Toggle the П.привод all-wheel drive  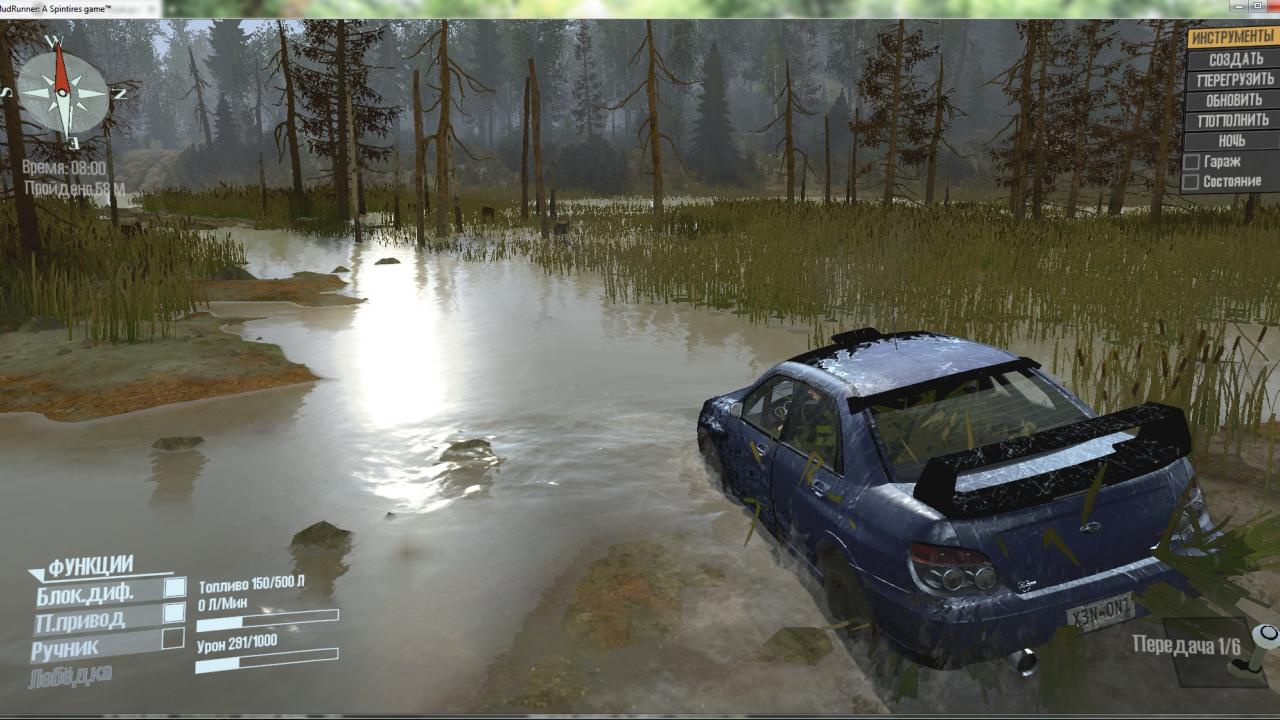pos(174,612)
